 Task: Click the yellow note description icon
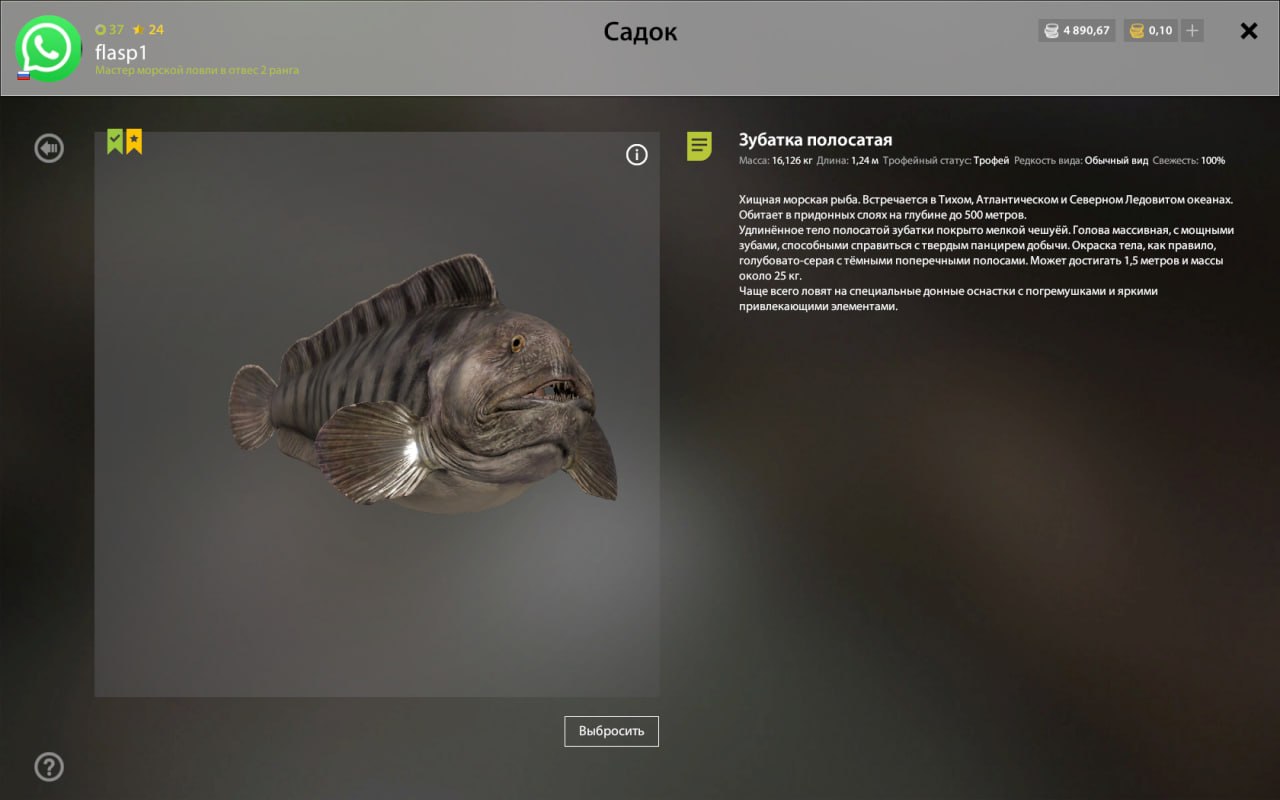(699, 148)
